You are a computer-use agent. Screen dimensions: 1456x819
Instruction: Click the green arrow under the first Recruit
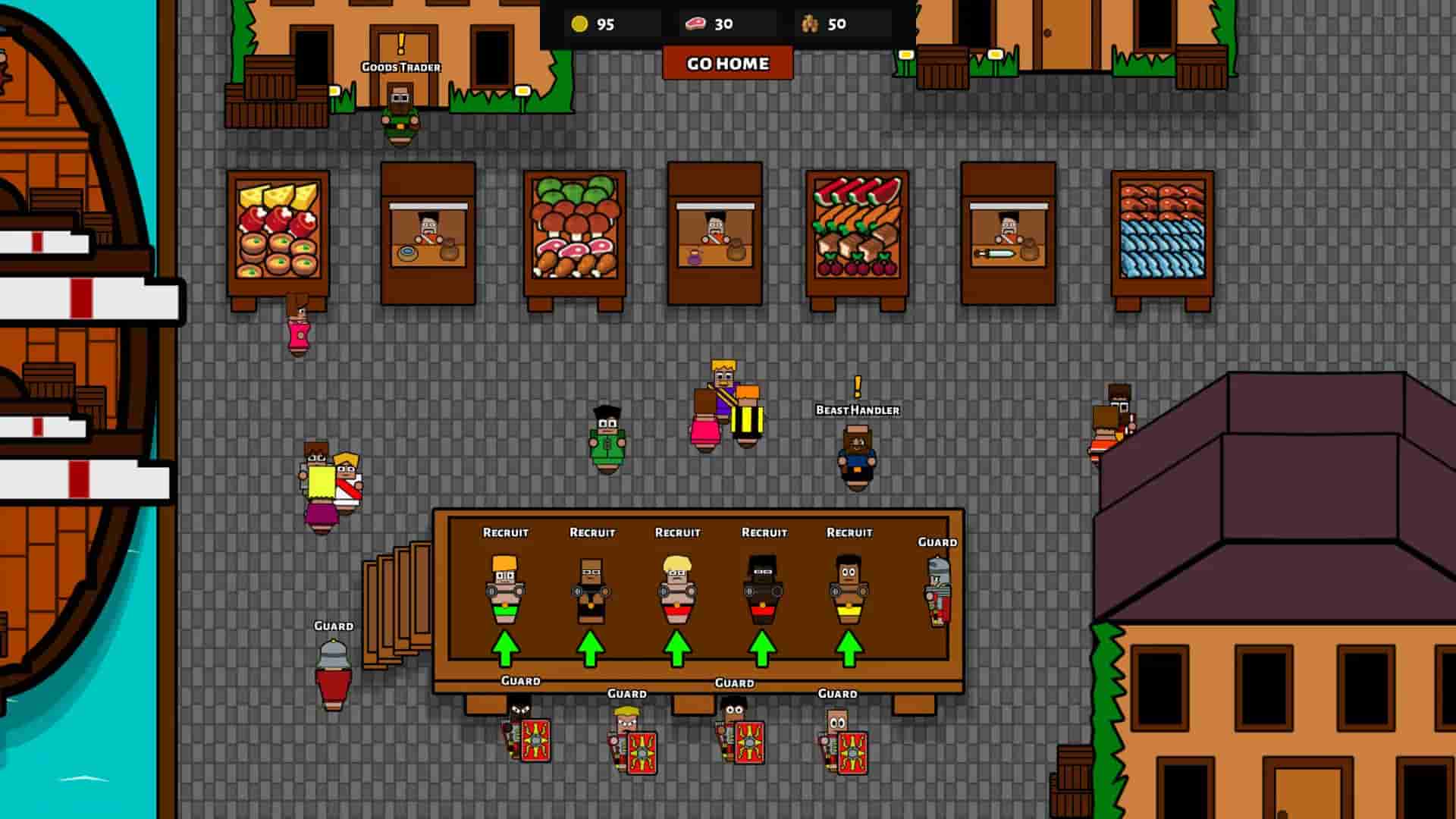tap(506, 648)
